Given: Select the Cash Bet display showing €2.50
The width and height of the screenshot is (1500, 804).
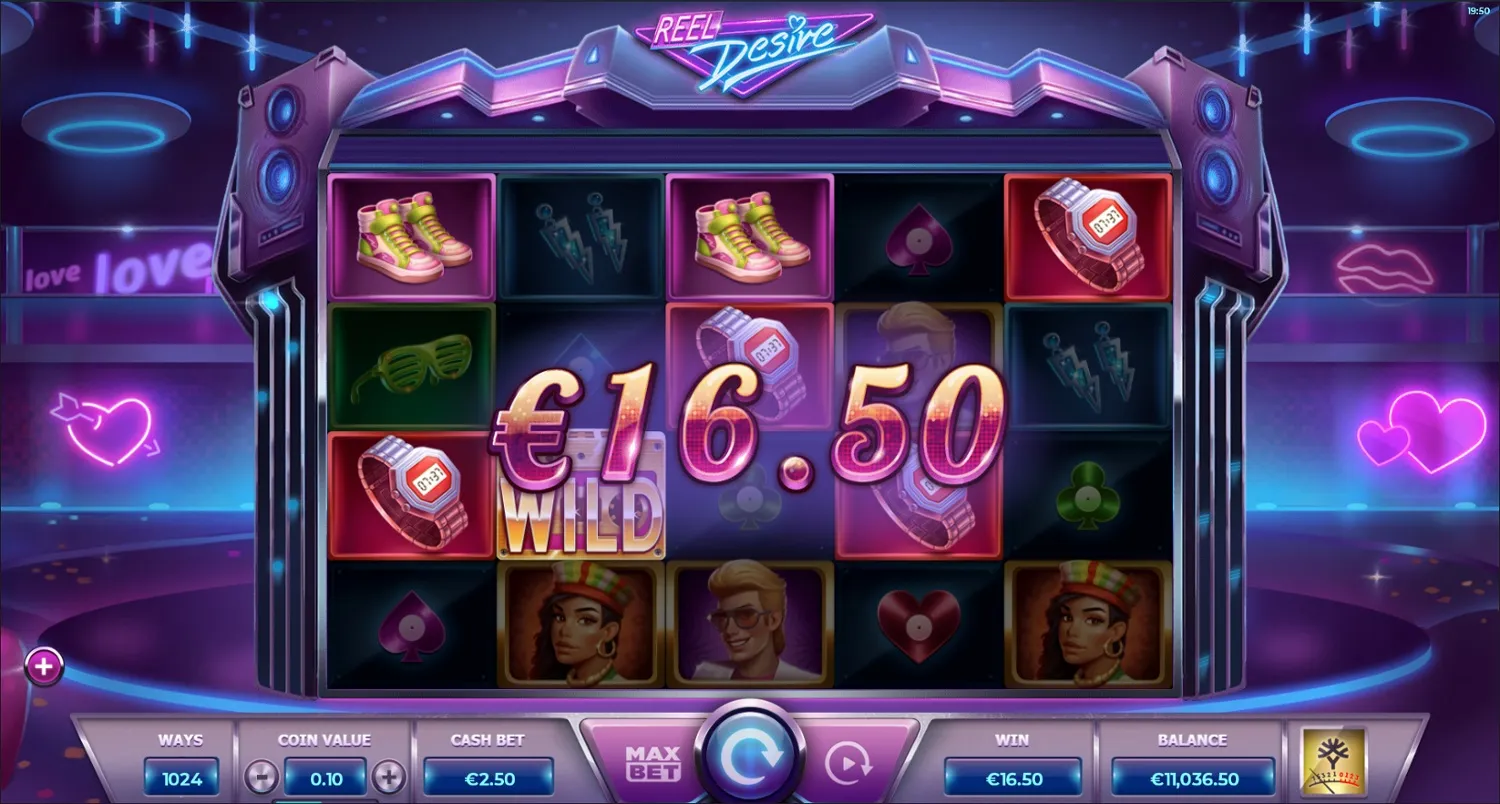Looking at the screenshot, I should 488,777.
